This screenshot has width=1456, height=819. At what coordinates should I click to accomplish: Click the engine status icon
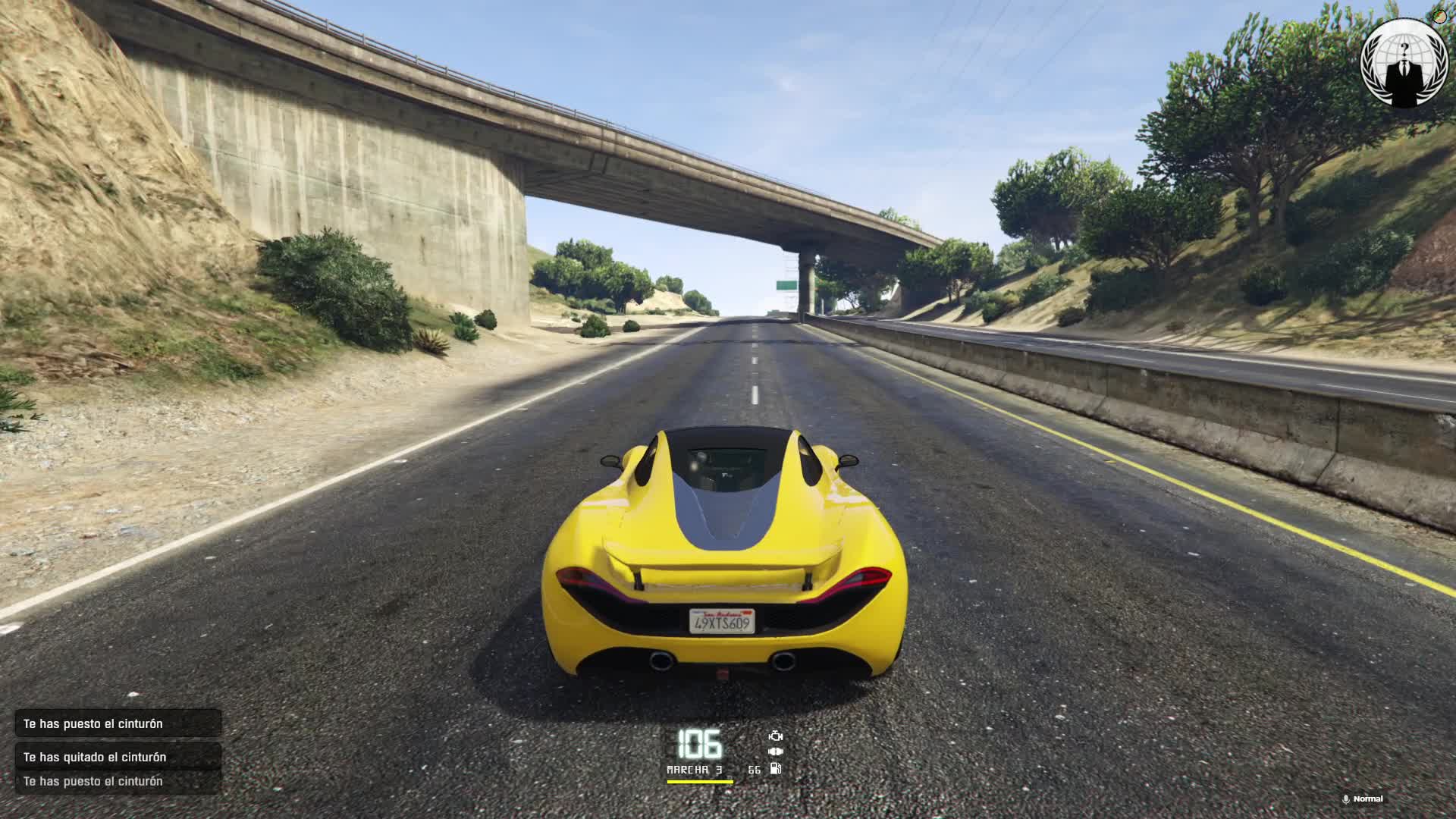point(775,736)
